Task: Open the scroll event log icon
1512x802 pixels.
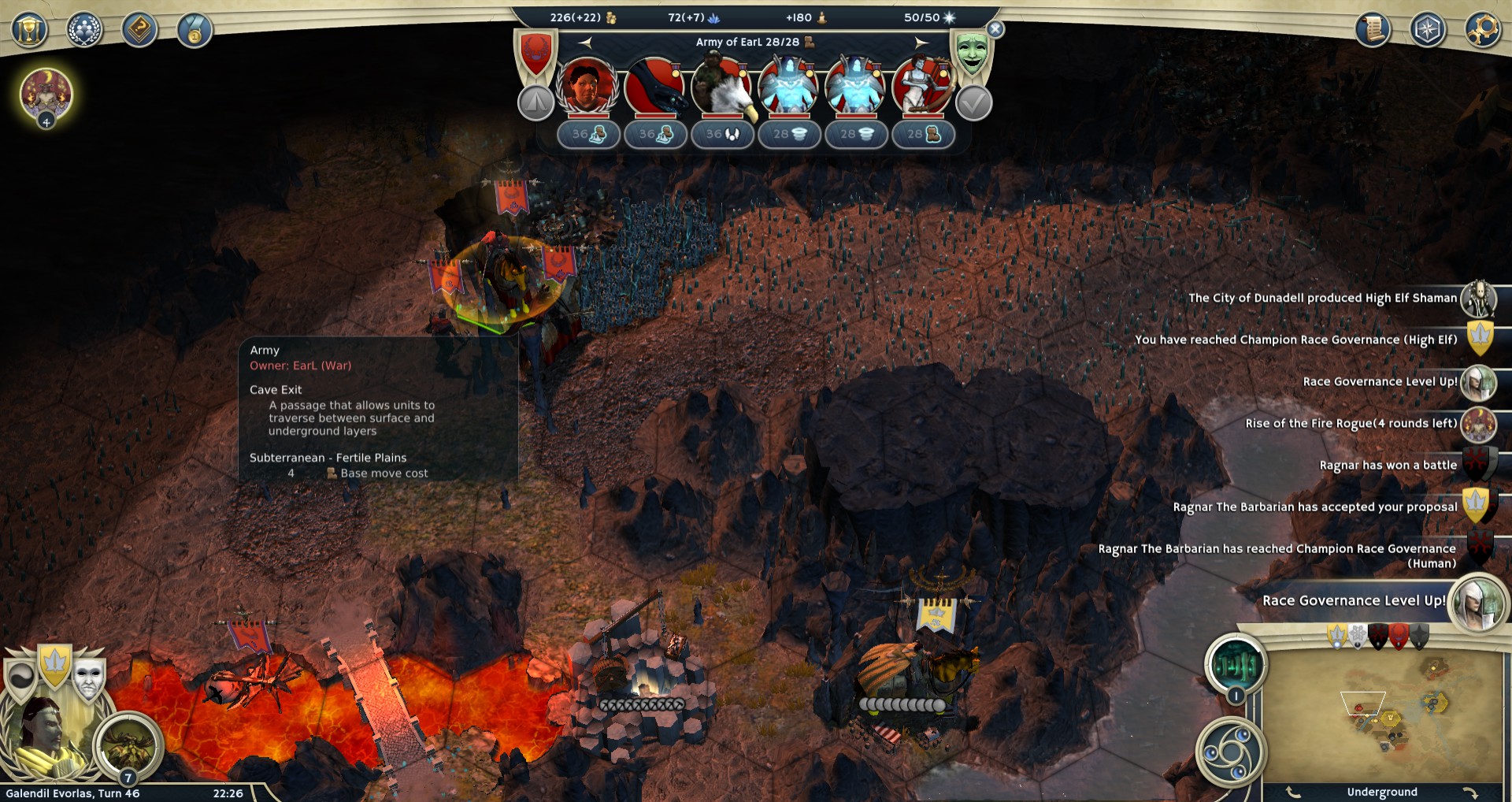Action: tap(1373, 30)
